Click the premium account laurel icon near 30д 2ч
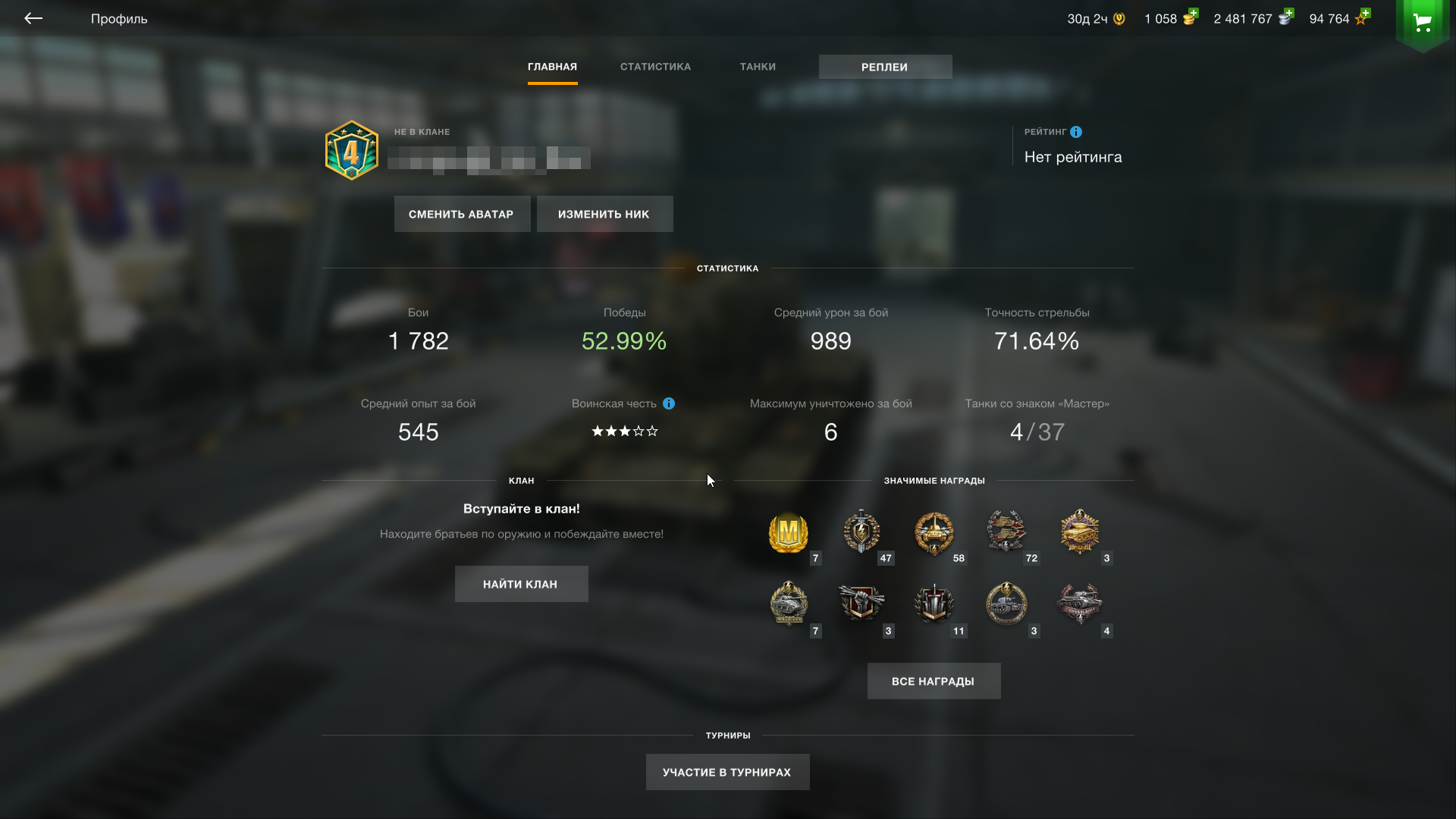The width and height of the screenshot is (1456, 819). click(1120, 17)
